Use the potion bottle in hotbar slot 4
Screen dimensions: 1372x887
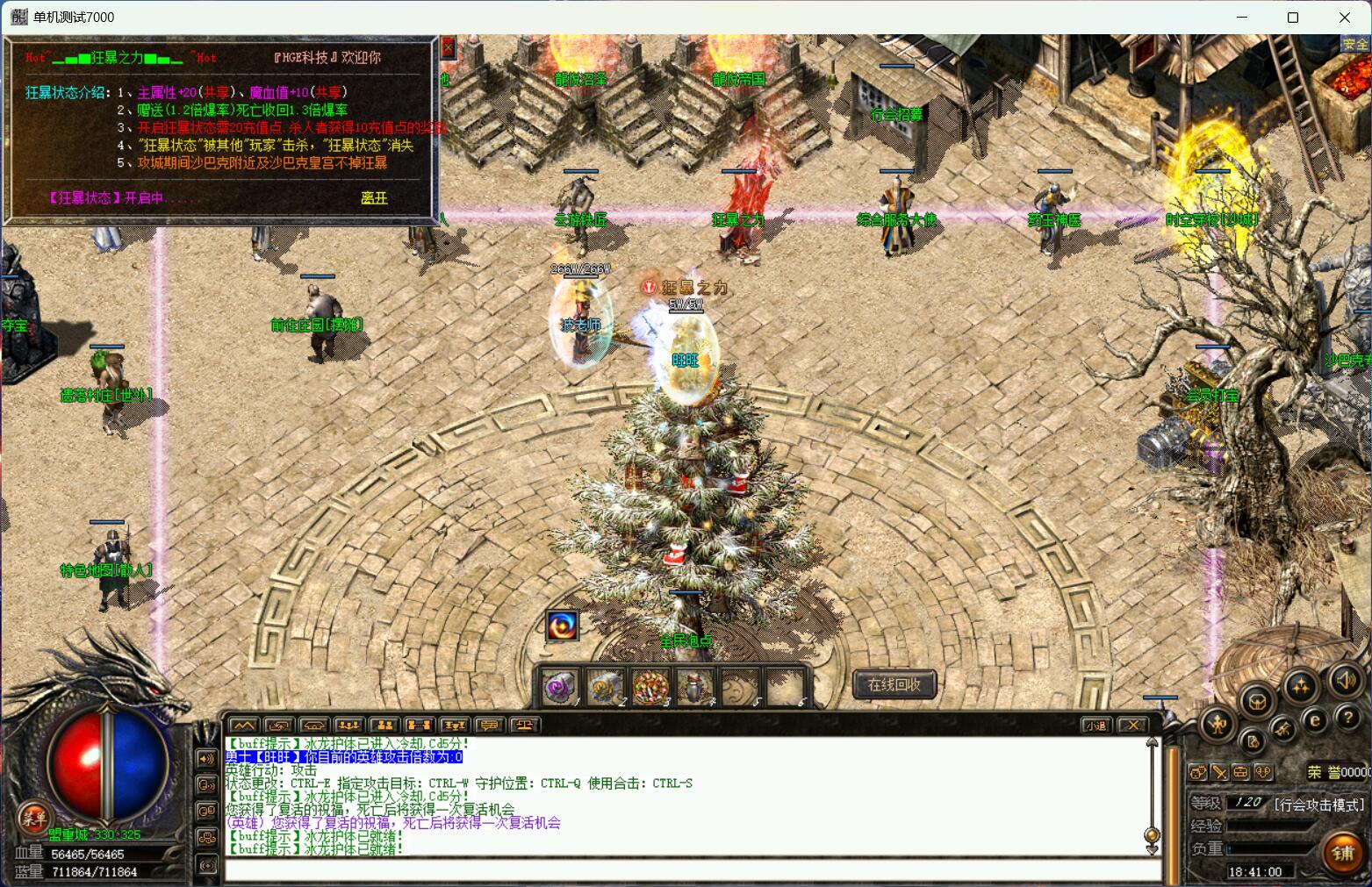coord(694,688)
